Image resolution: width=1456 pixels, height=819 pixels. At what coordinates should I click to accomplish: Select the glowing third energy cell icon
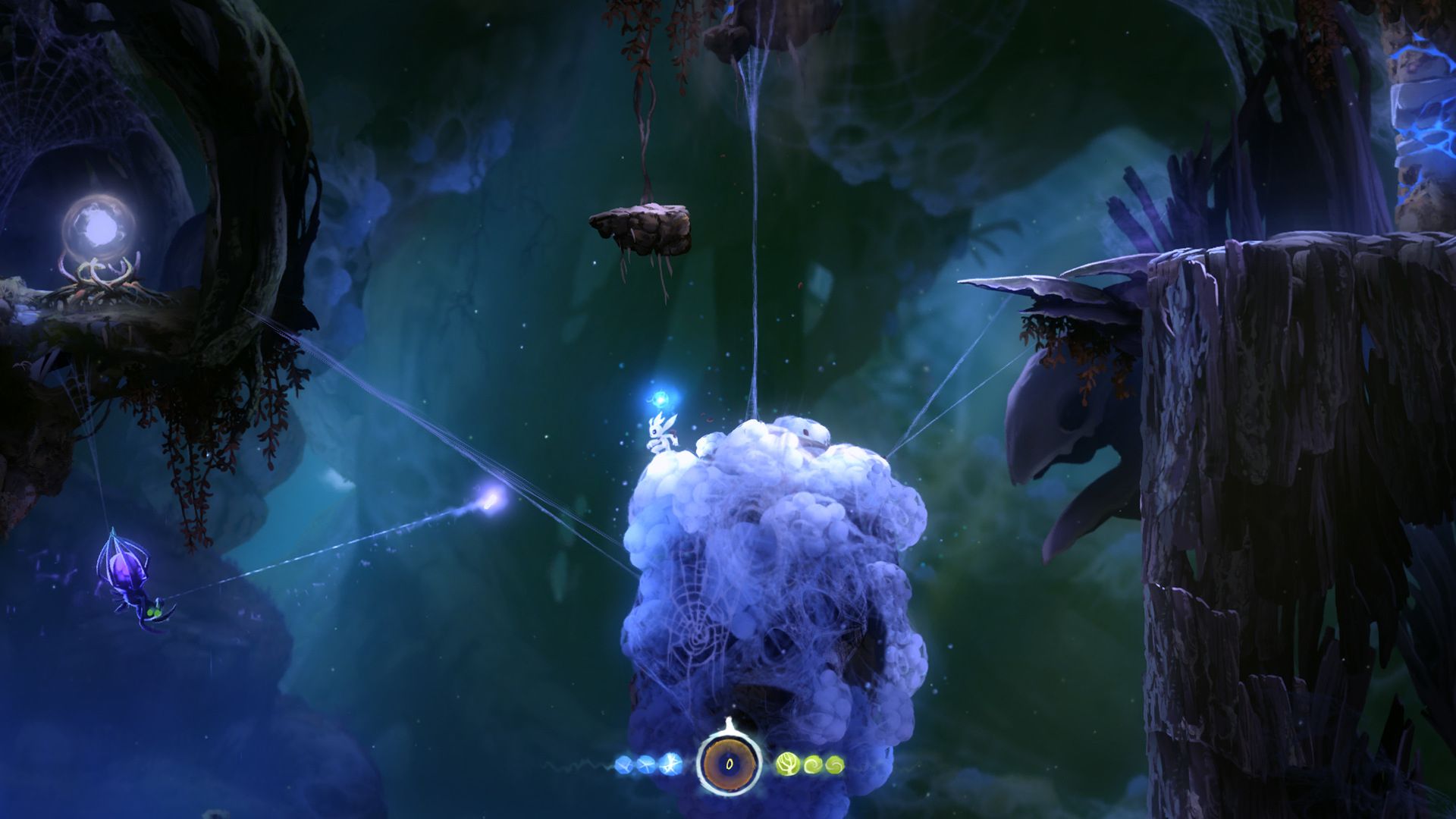coord(670,764)
